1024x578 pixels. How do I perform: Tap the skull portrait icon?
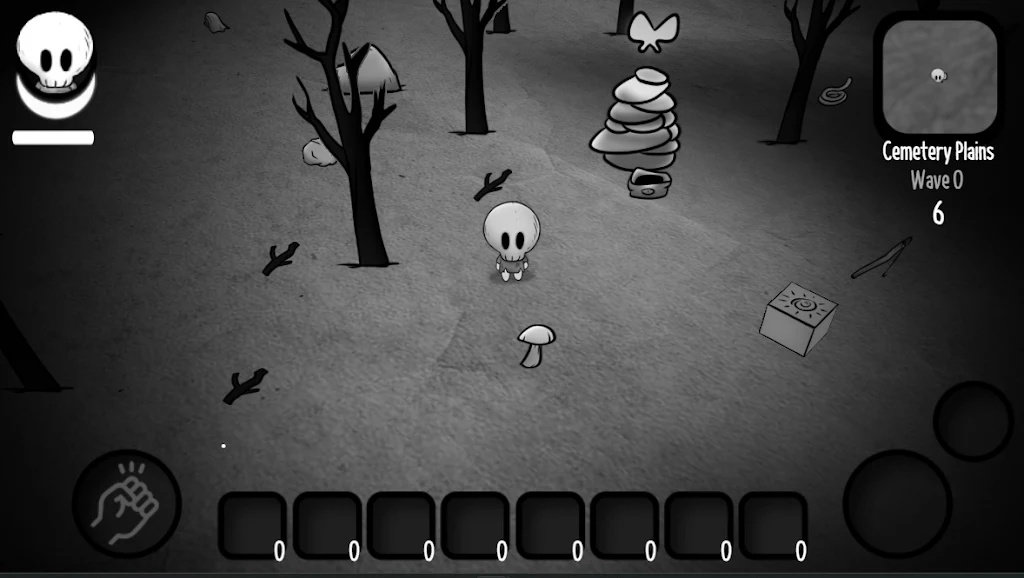pyautogui.click(x=56, y=60)
